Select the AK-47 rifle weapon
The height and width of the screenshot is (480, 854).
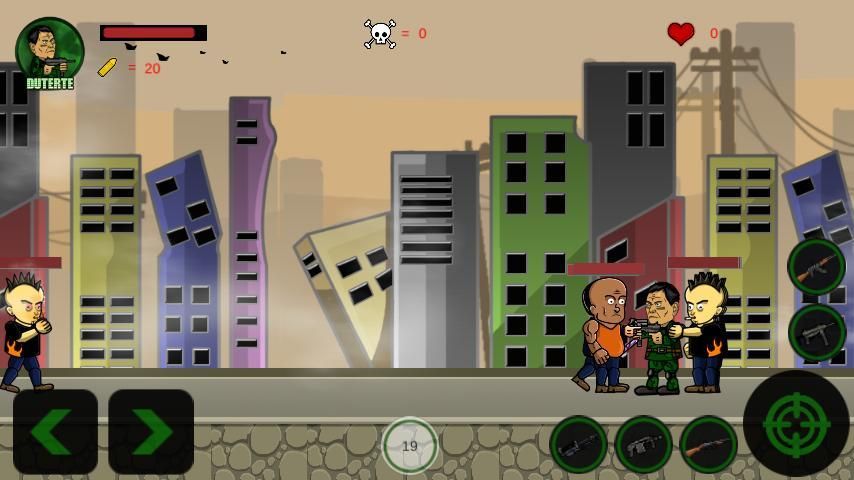click(x=816, y=267)
